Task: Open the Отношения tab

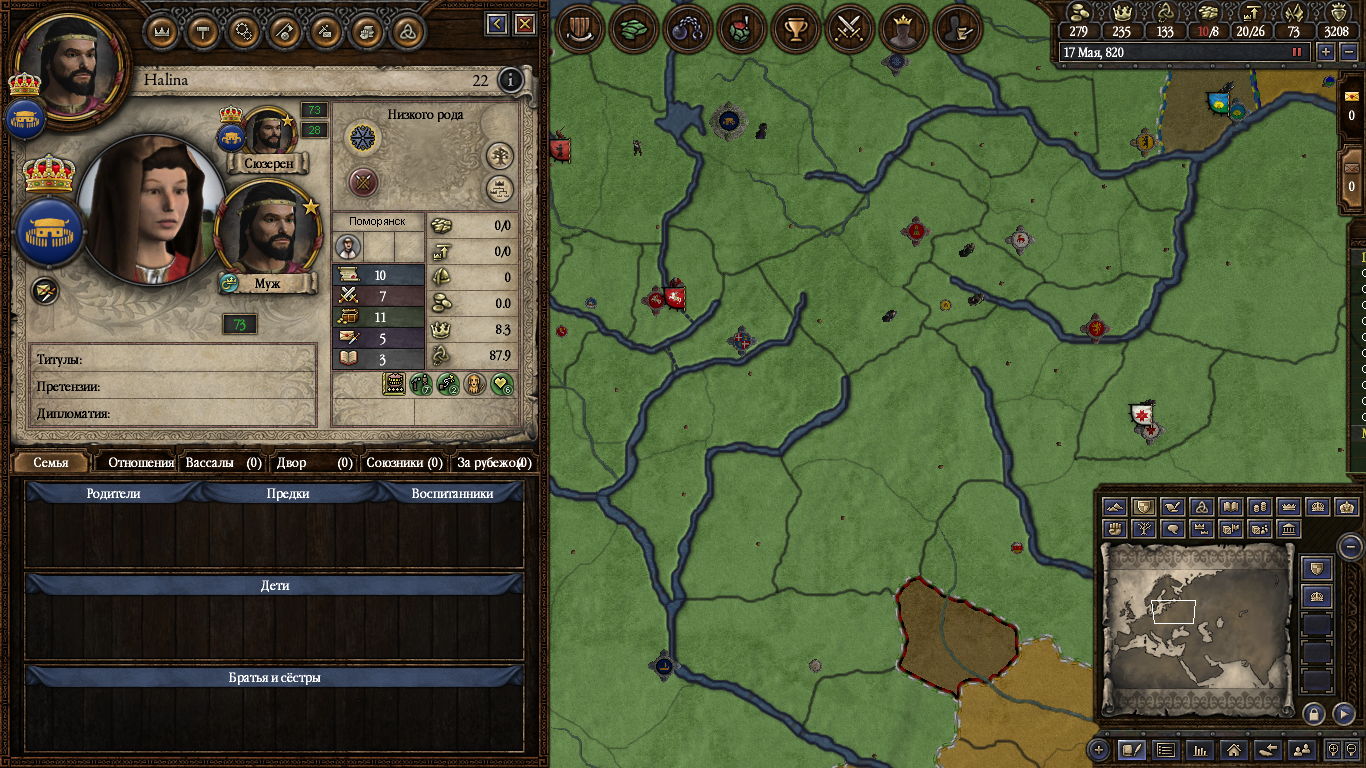Action: pos(141,463)
